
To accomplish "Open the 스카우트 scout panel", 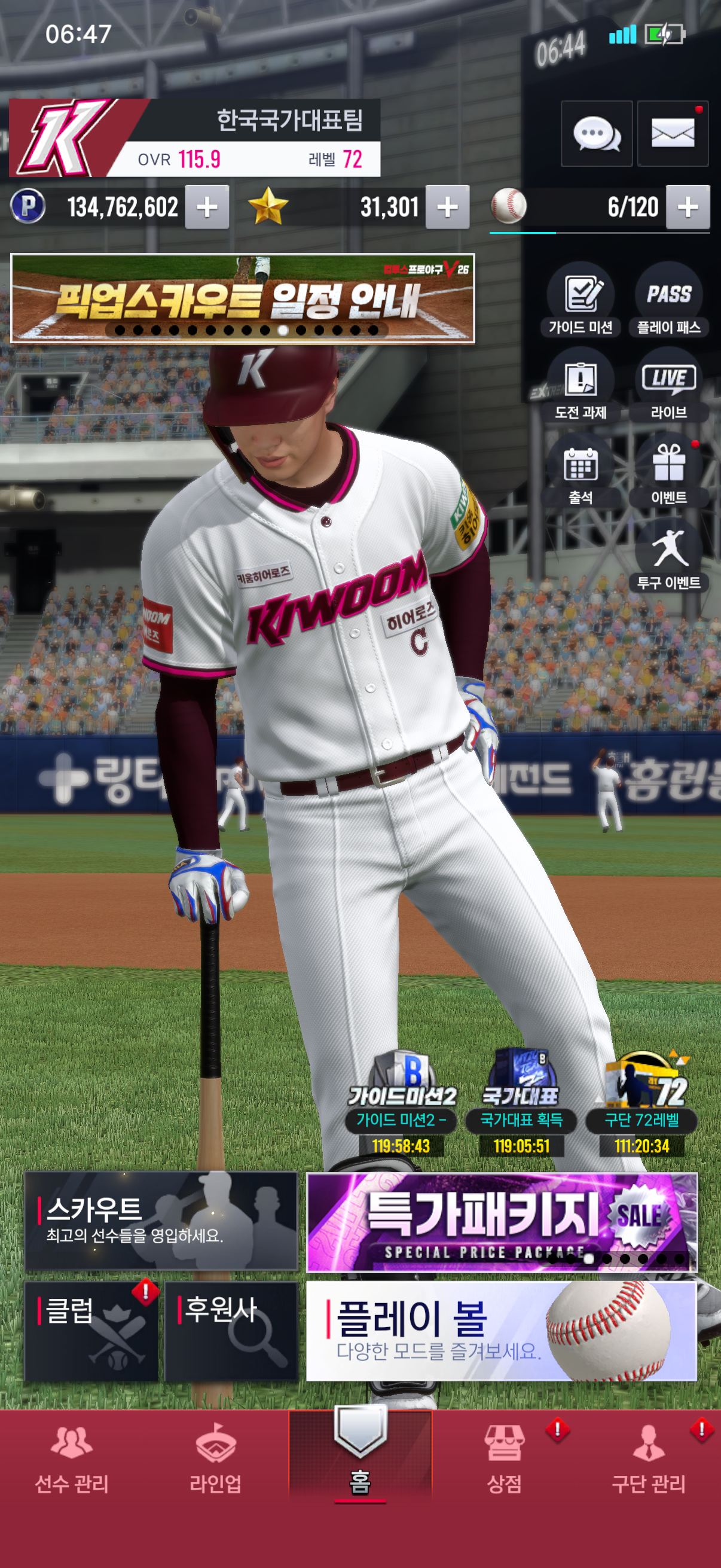I will [x=161, y=1221].
